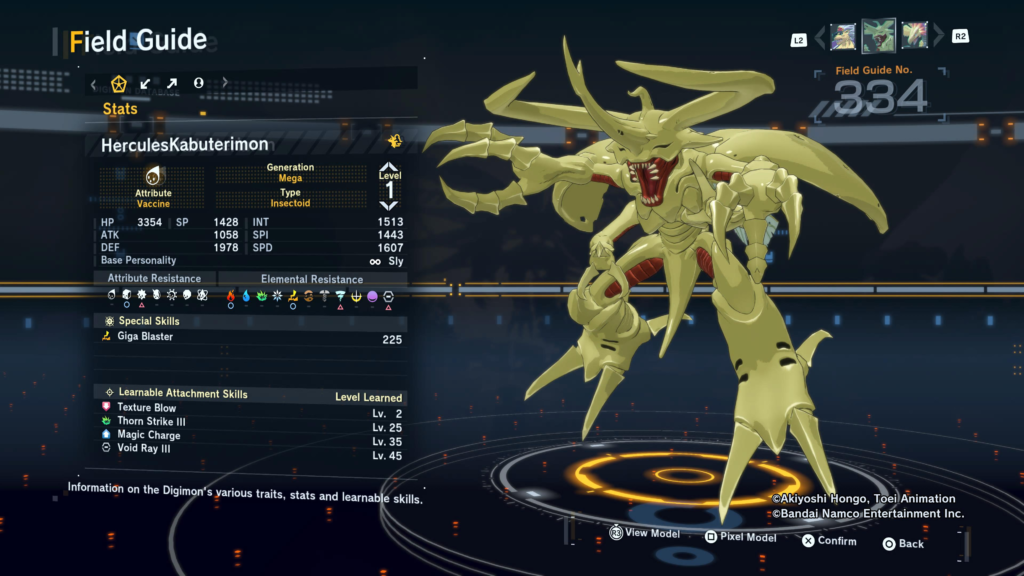Viewport: 1024px width, 576px height.
Task: Open the up-right arrow tab
Action: 172,83
